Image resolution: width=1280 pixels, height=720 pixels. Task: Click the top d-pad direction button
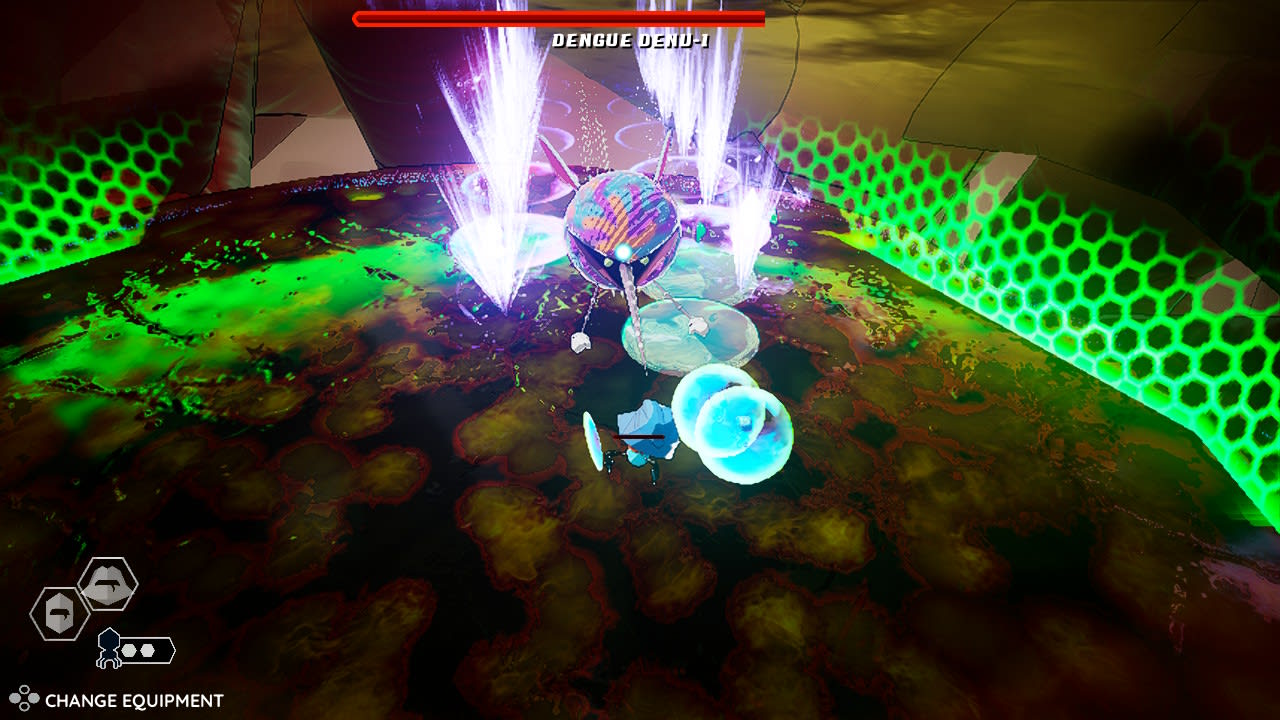[24, 688]
